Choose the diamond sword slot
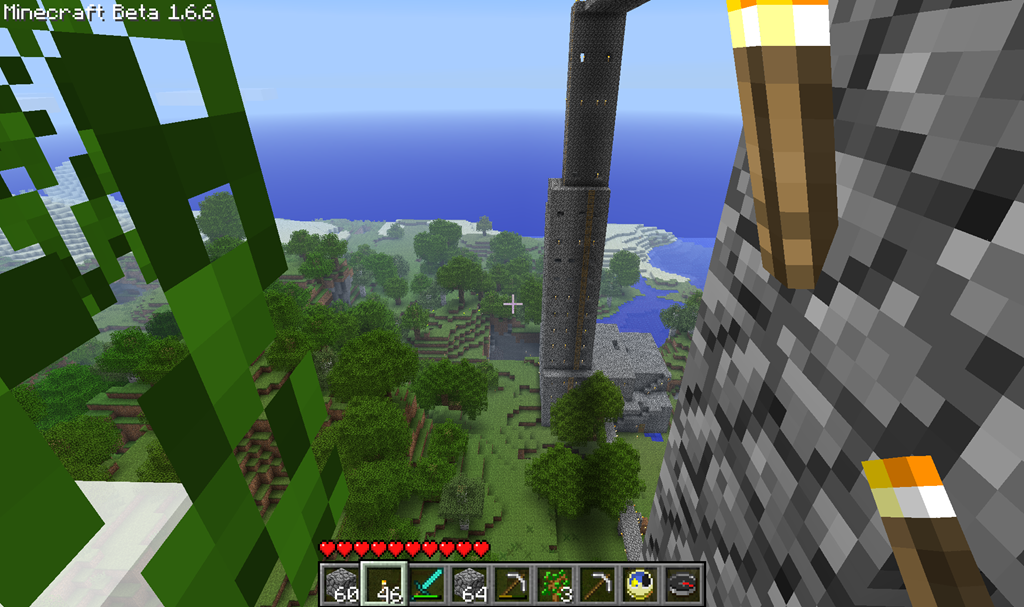 [426, 582]
